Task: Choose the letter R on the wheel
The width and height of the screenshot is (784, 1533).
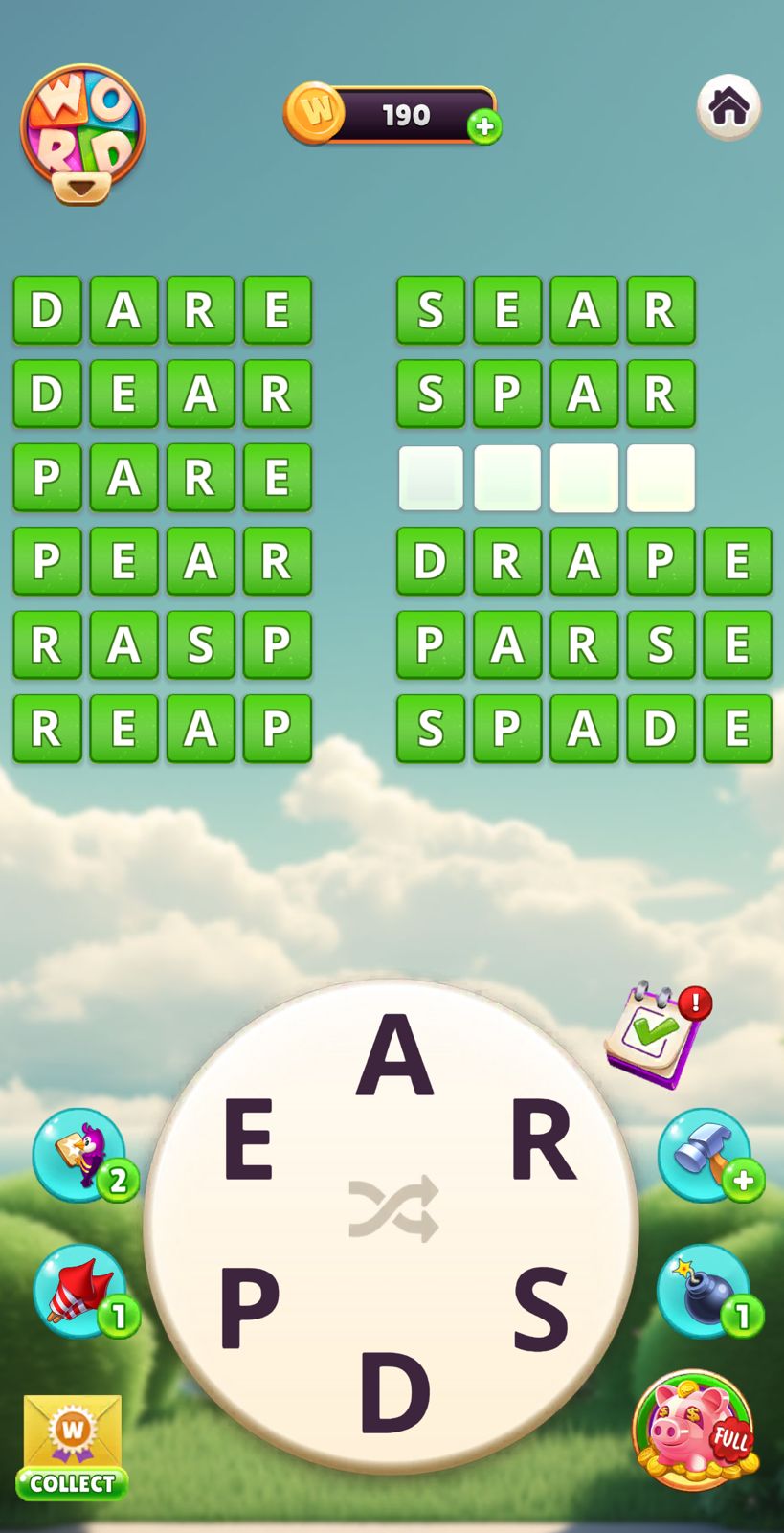Action: pos(543,1140)
